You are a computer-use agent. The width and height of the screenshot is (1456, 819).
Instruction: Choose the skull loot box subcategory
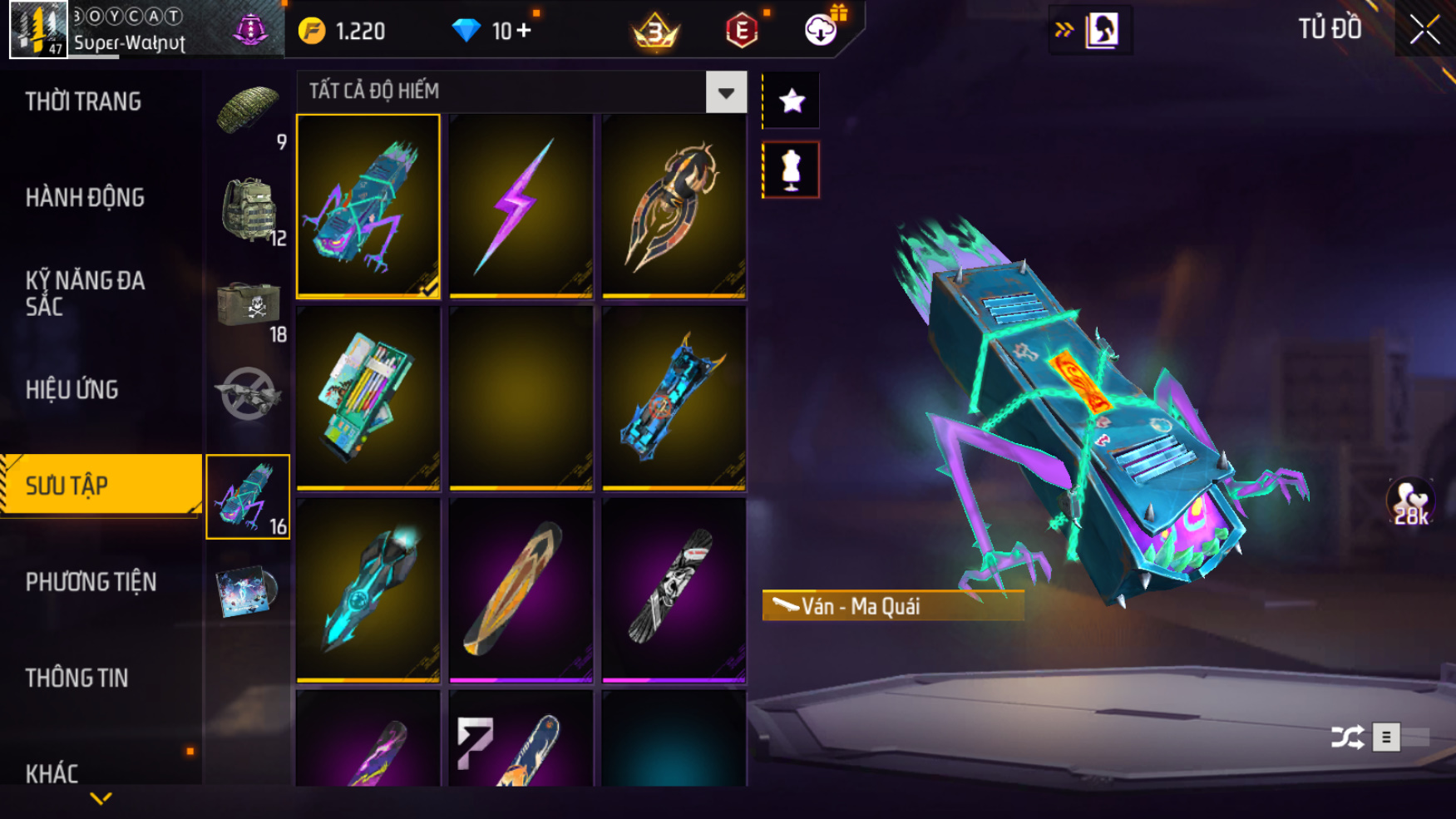(x=249, y=304)
